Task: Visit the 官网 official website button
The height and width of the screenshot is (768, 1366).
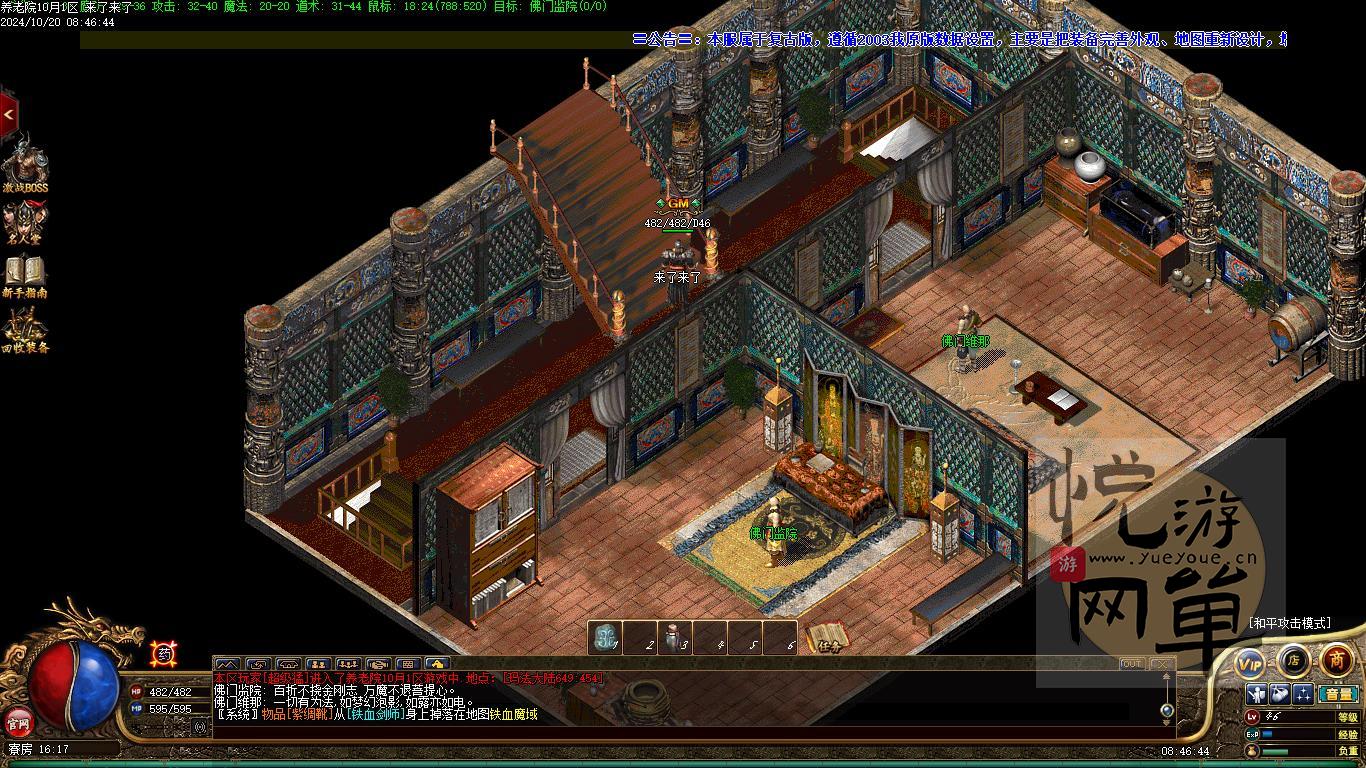Action: coord(17,721)
